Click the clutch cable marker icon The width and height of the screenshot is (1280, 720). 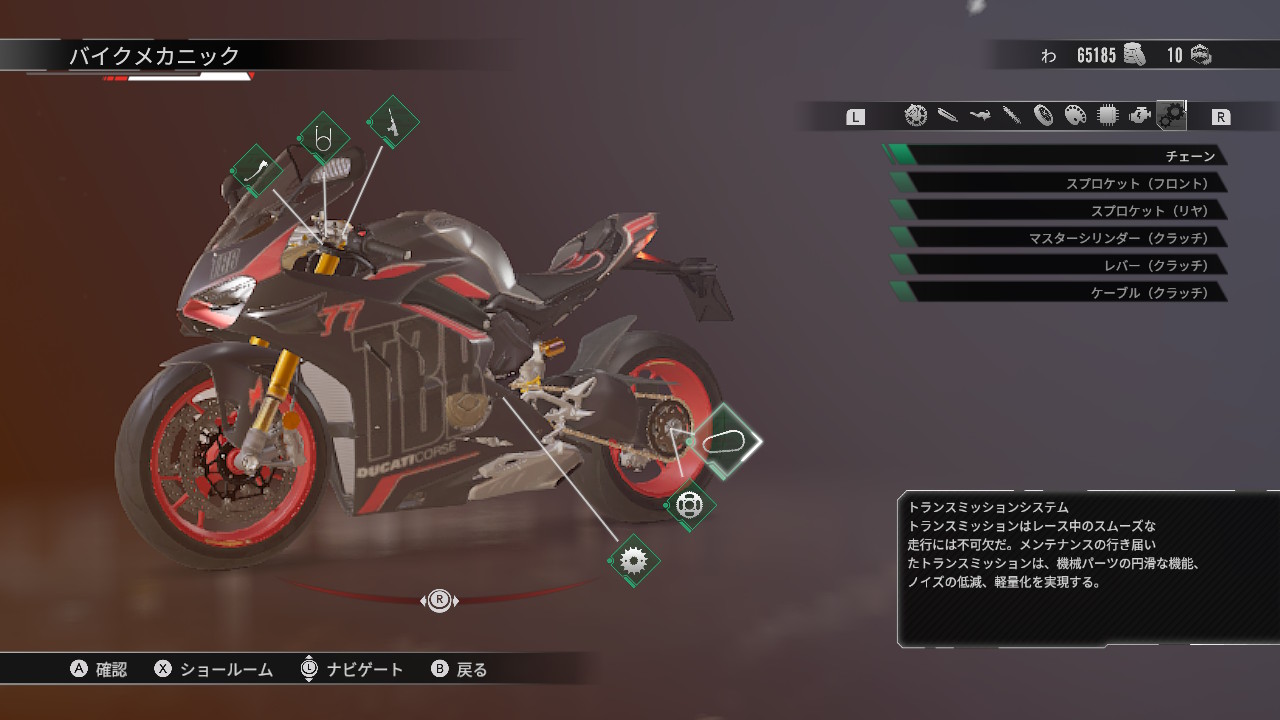[323, 138]
